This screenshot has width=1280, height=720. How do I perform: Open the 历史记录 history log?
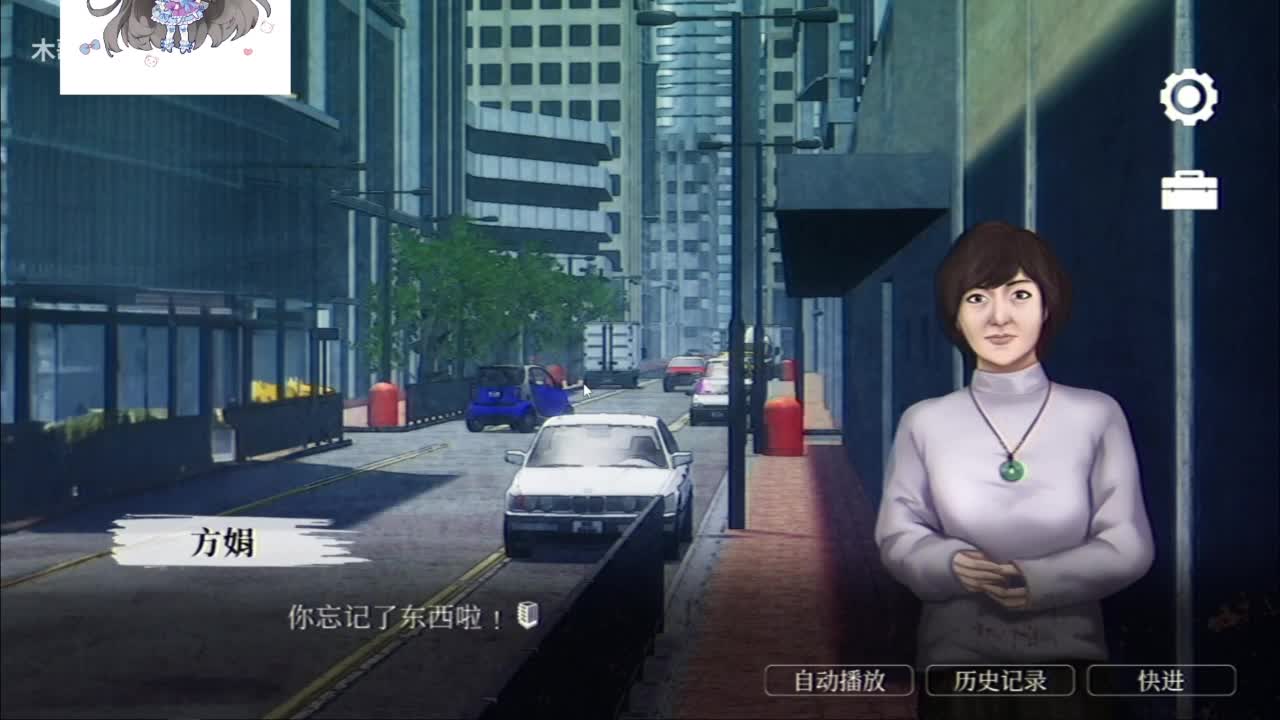point(1001,679)
